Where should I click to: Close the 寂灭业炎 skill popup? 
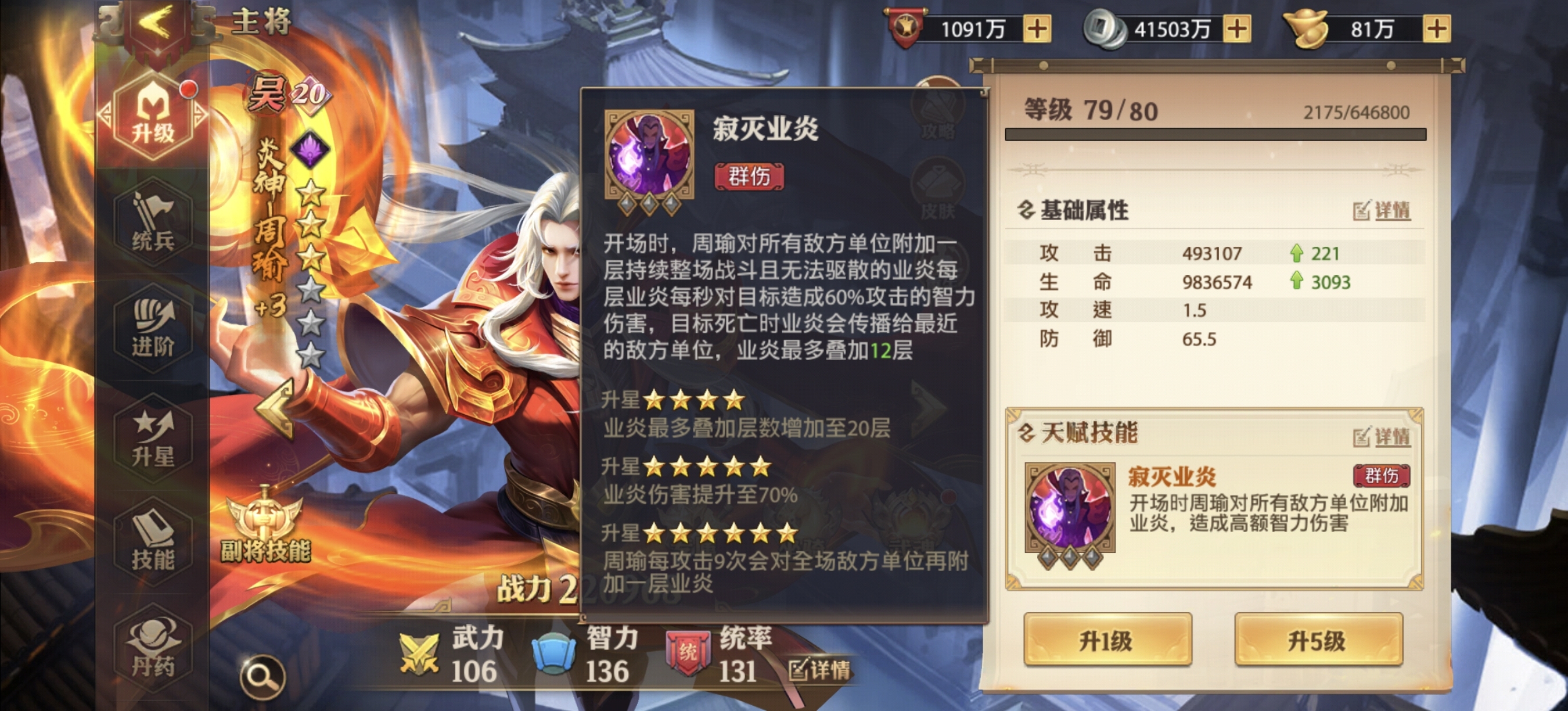985,91
